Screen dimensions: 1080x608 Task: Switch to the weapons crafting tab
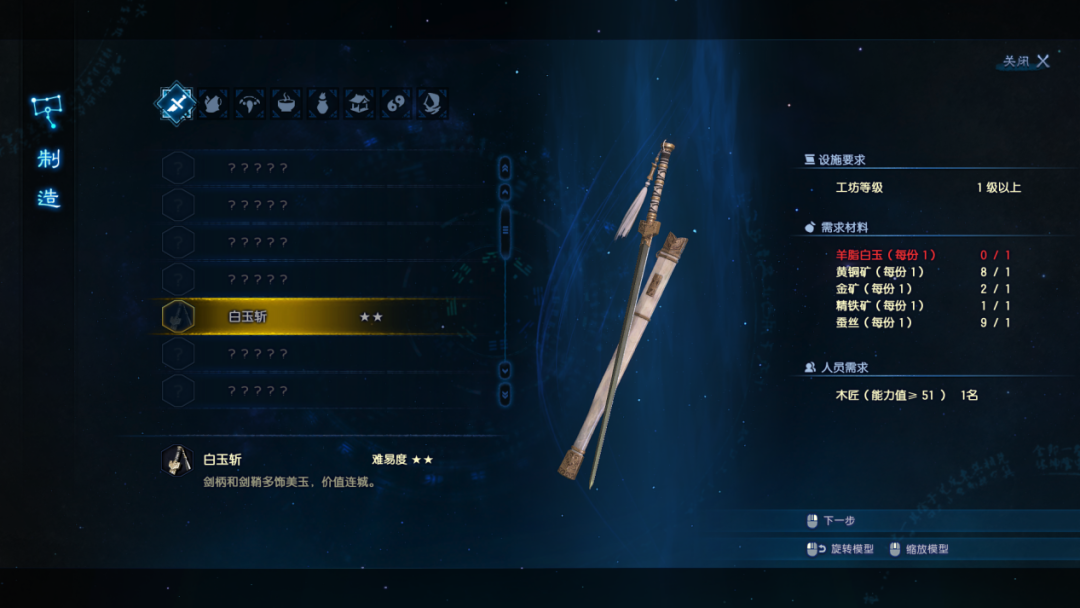click(x=175, y=103)
